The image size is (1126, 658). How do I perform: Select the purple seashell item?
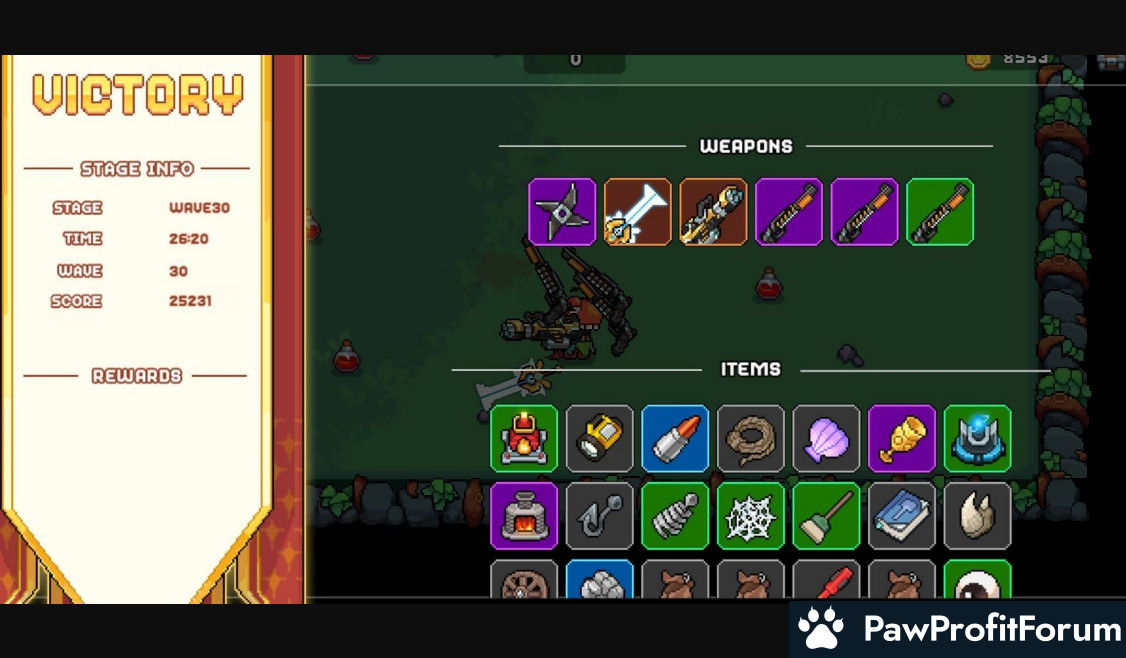tap(826, 438)
